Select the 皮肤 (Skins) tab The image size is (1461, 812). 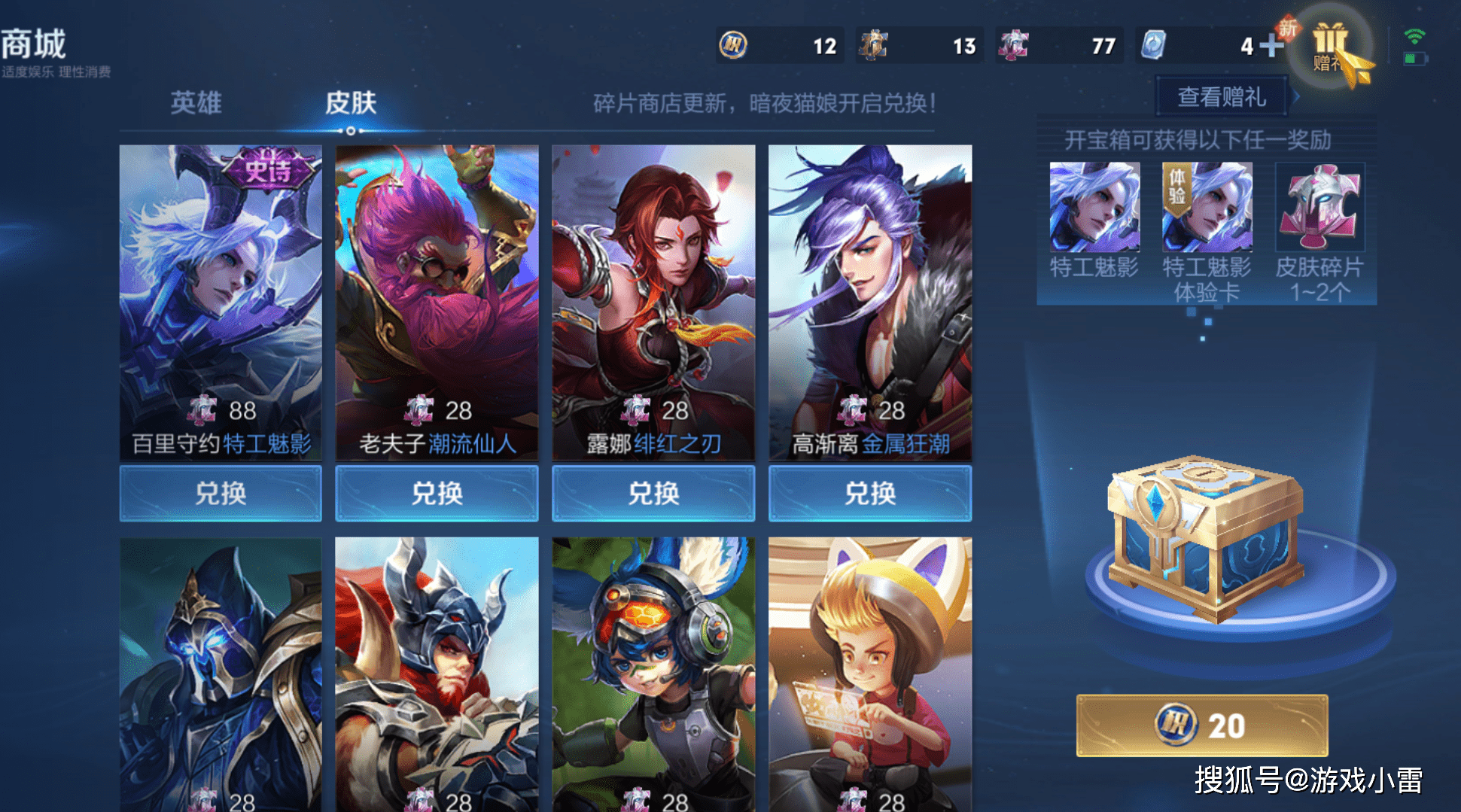pos(350,102)
